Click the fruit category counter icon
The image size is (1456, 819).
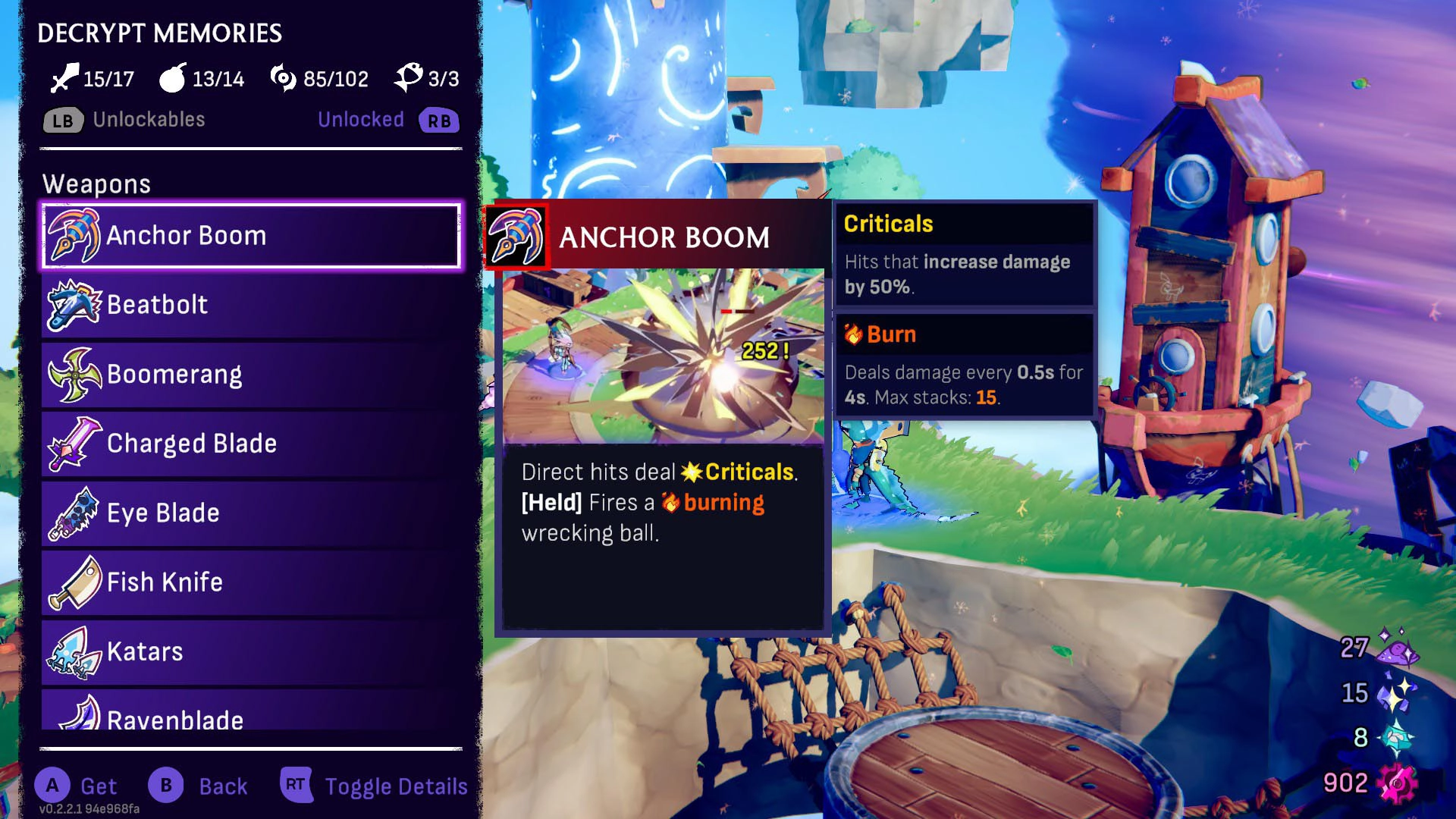coord(173,78)
